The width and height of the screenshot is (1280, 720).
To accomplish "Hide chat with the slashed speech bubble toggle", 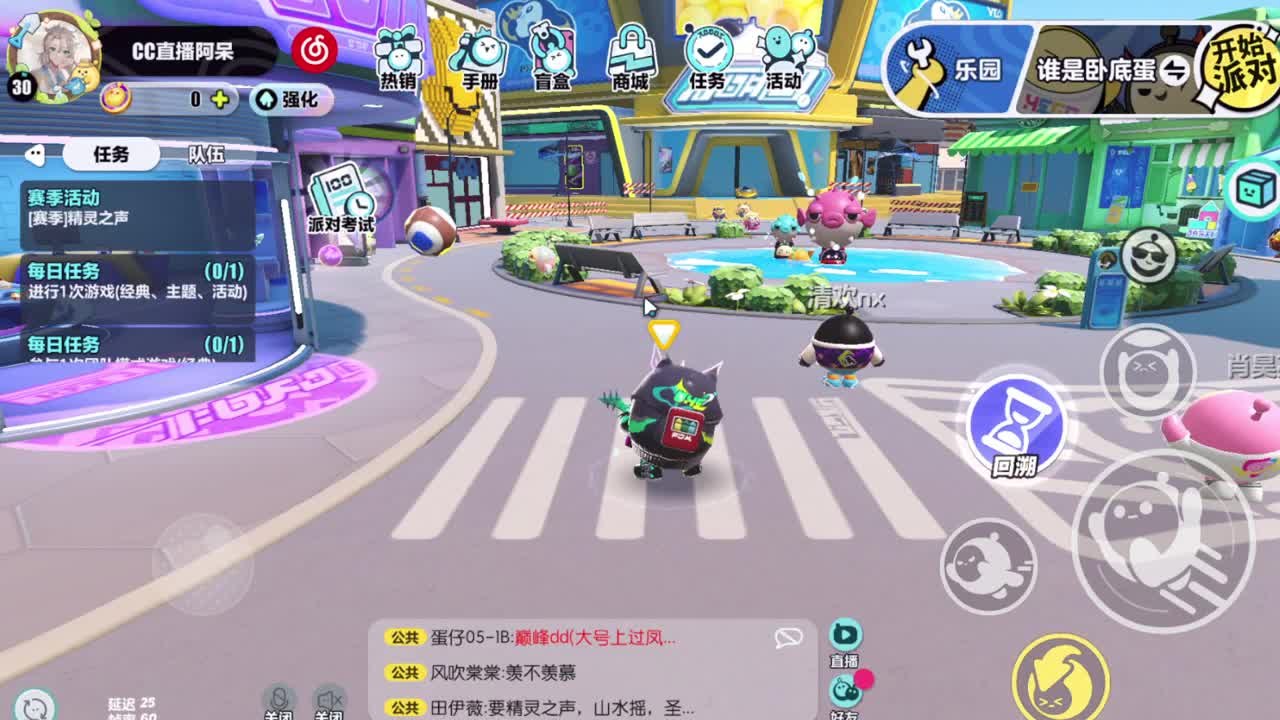I will tap(791, 636).
